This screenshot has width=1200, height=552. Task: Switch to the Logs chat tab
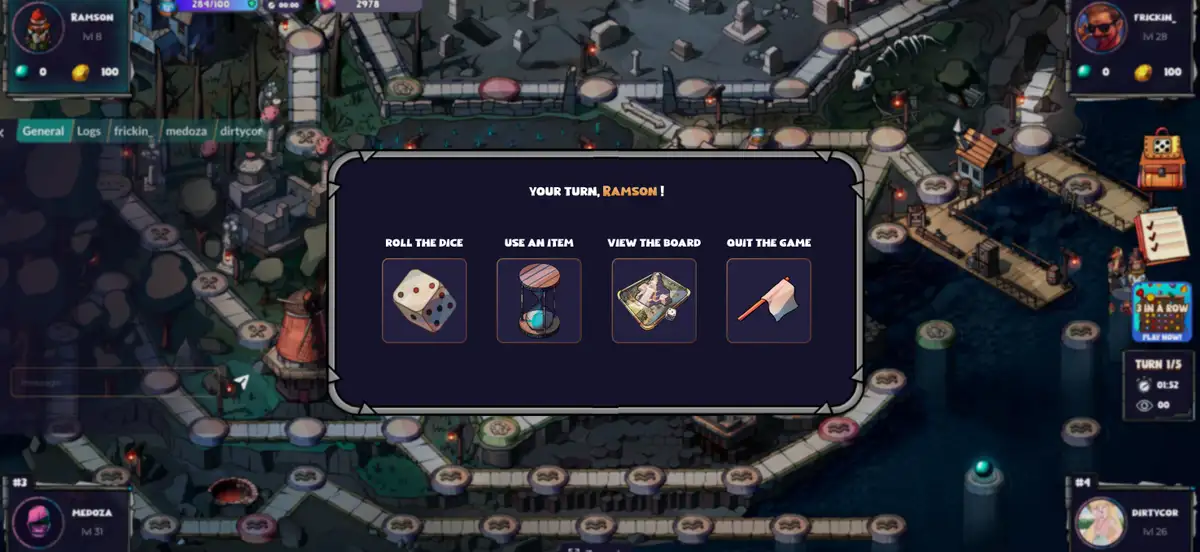coord(89,131)
